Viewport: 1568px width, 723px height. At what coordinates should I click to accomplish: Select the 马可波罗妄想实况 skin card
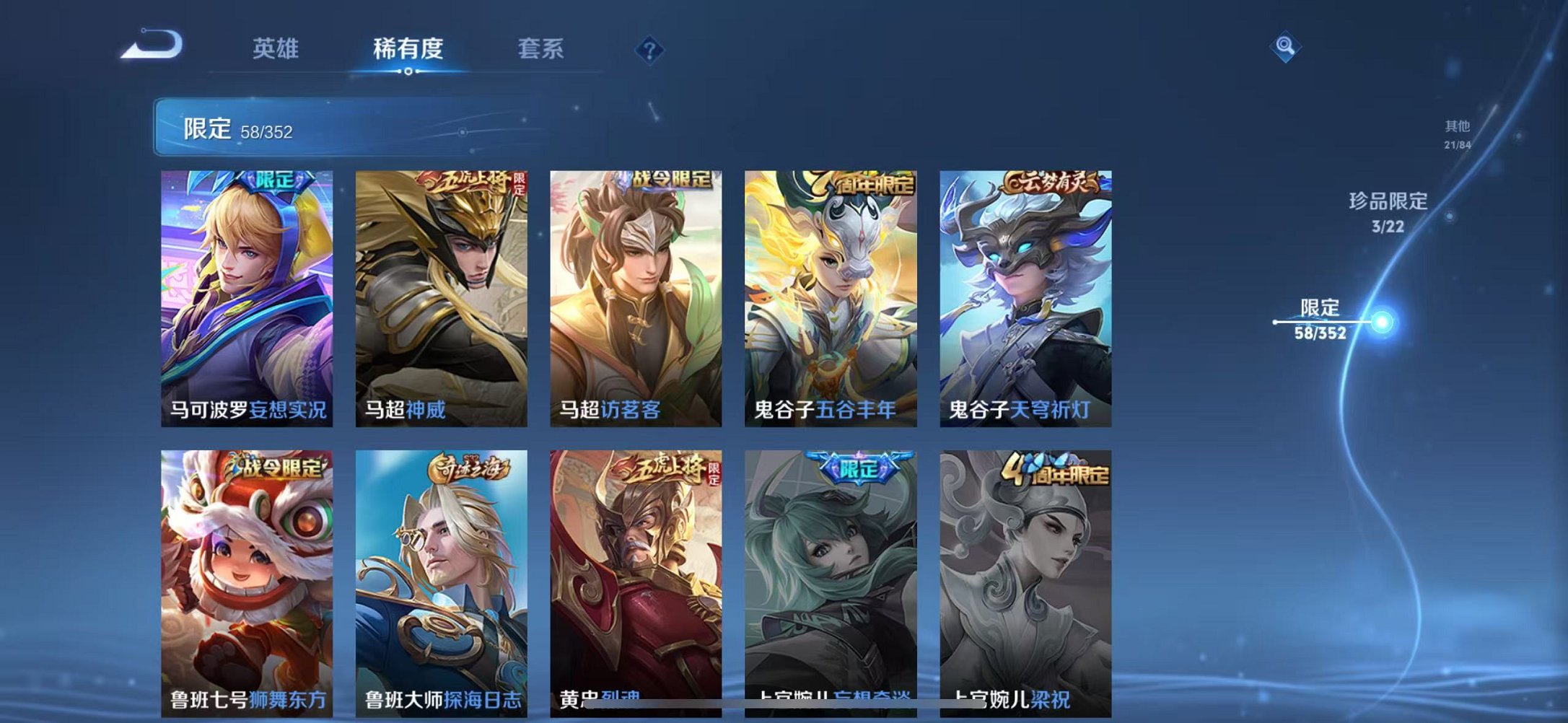tap(247, 289)
